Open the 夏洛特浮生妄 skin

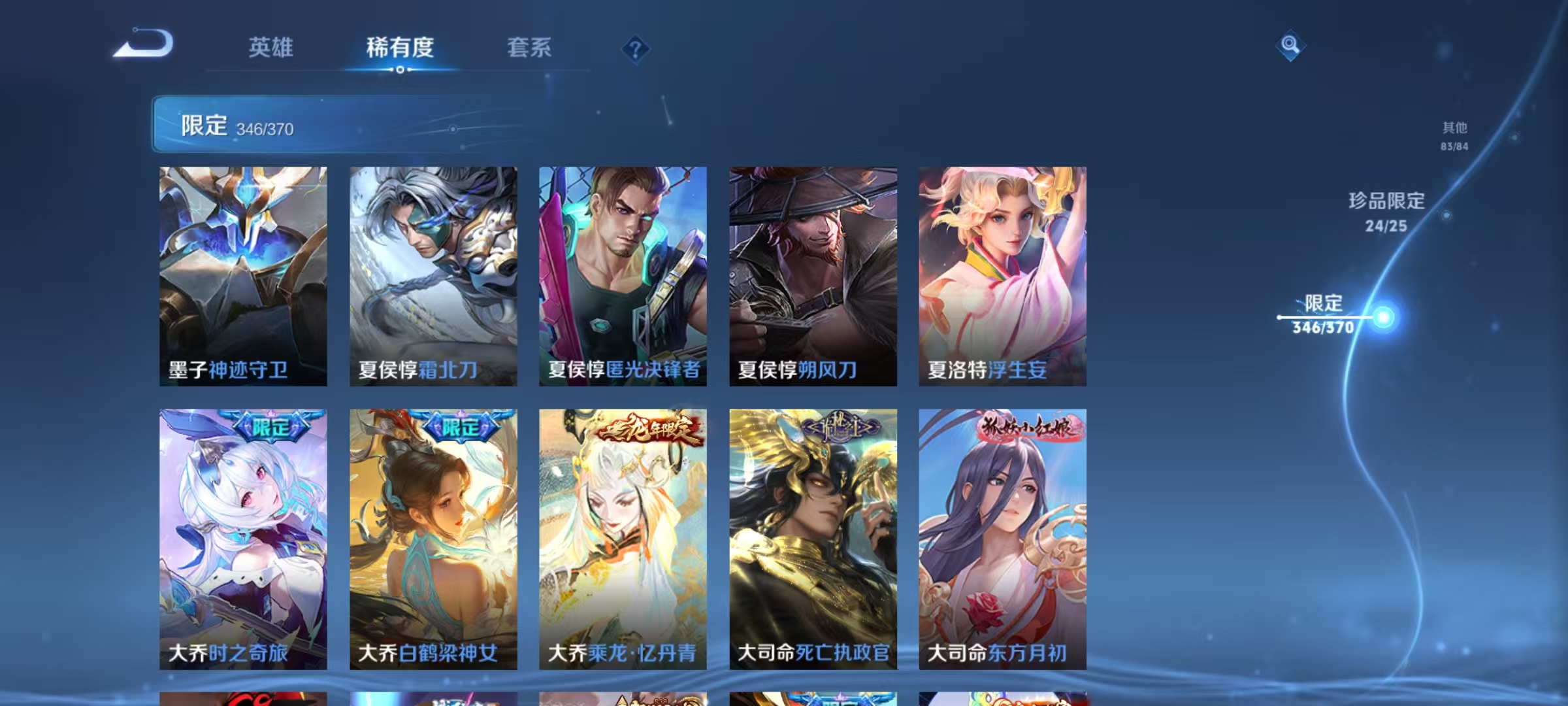pyautogui.click(x=1004, y=275)
